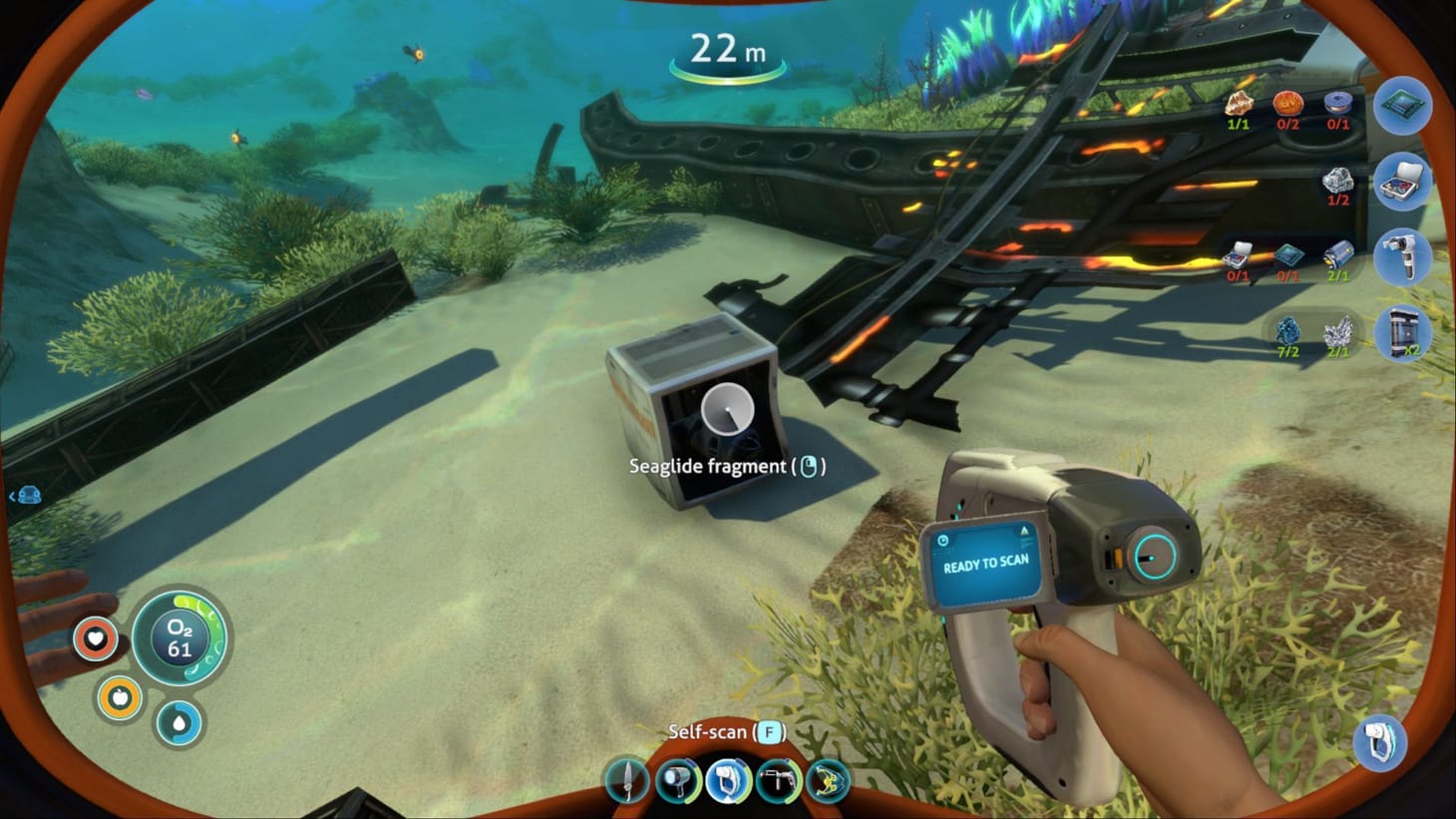This screenshot has height=819, width=1456.
Task: Switch to the scanner quick slot
Action: point(728,781)
